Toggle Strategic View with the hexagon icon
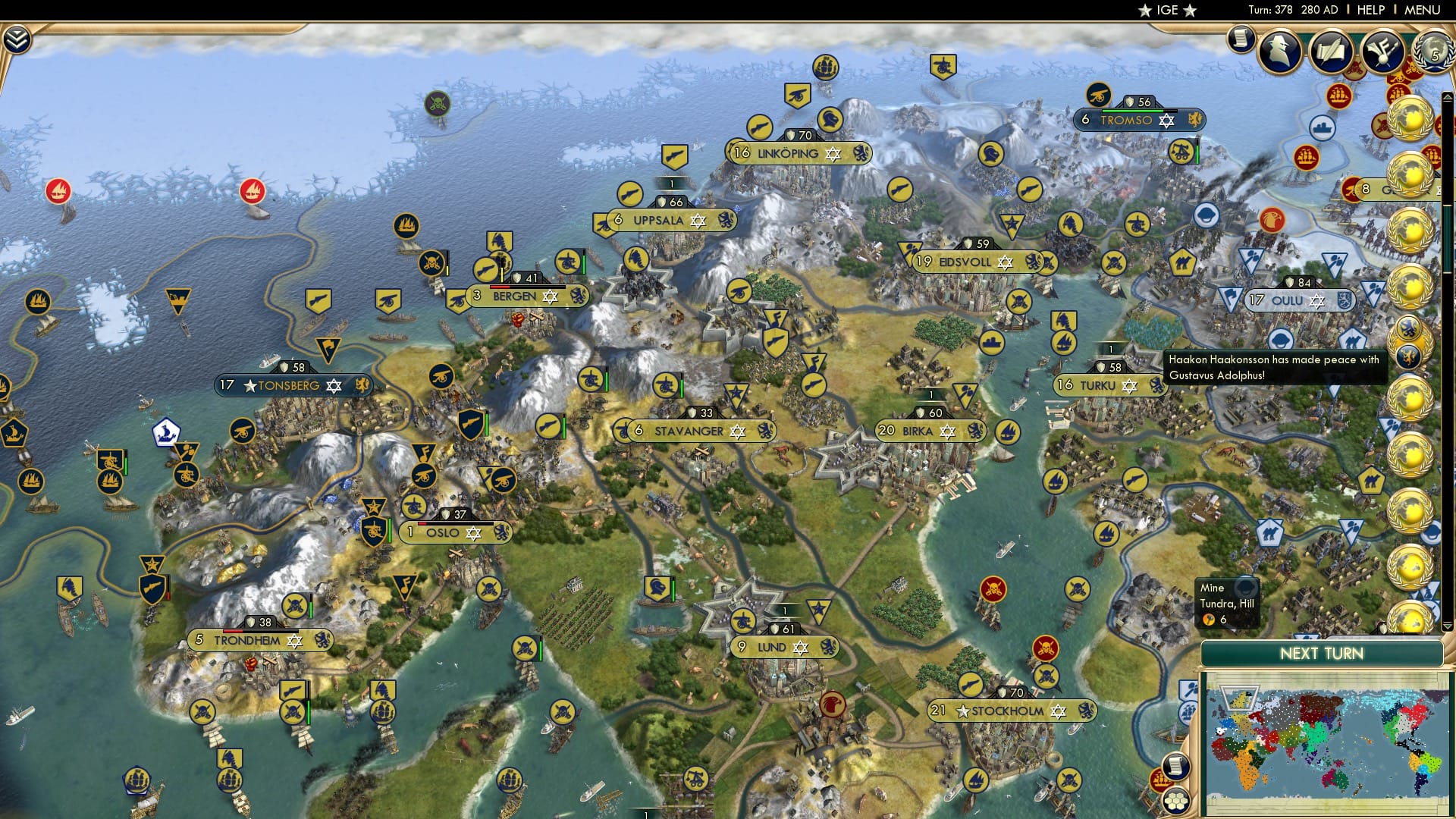Image resolution: width=1456 pixels, height=819 pixels. coord(1175,801)
